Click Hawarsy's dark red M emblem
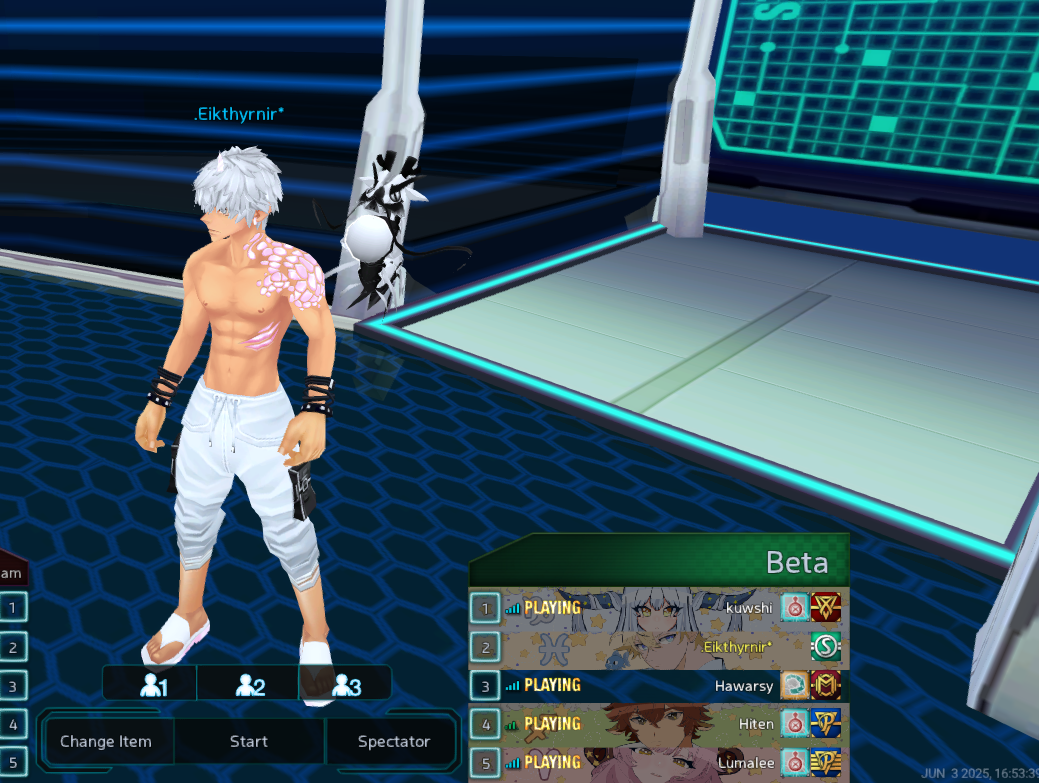 [826, 685]
